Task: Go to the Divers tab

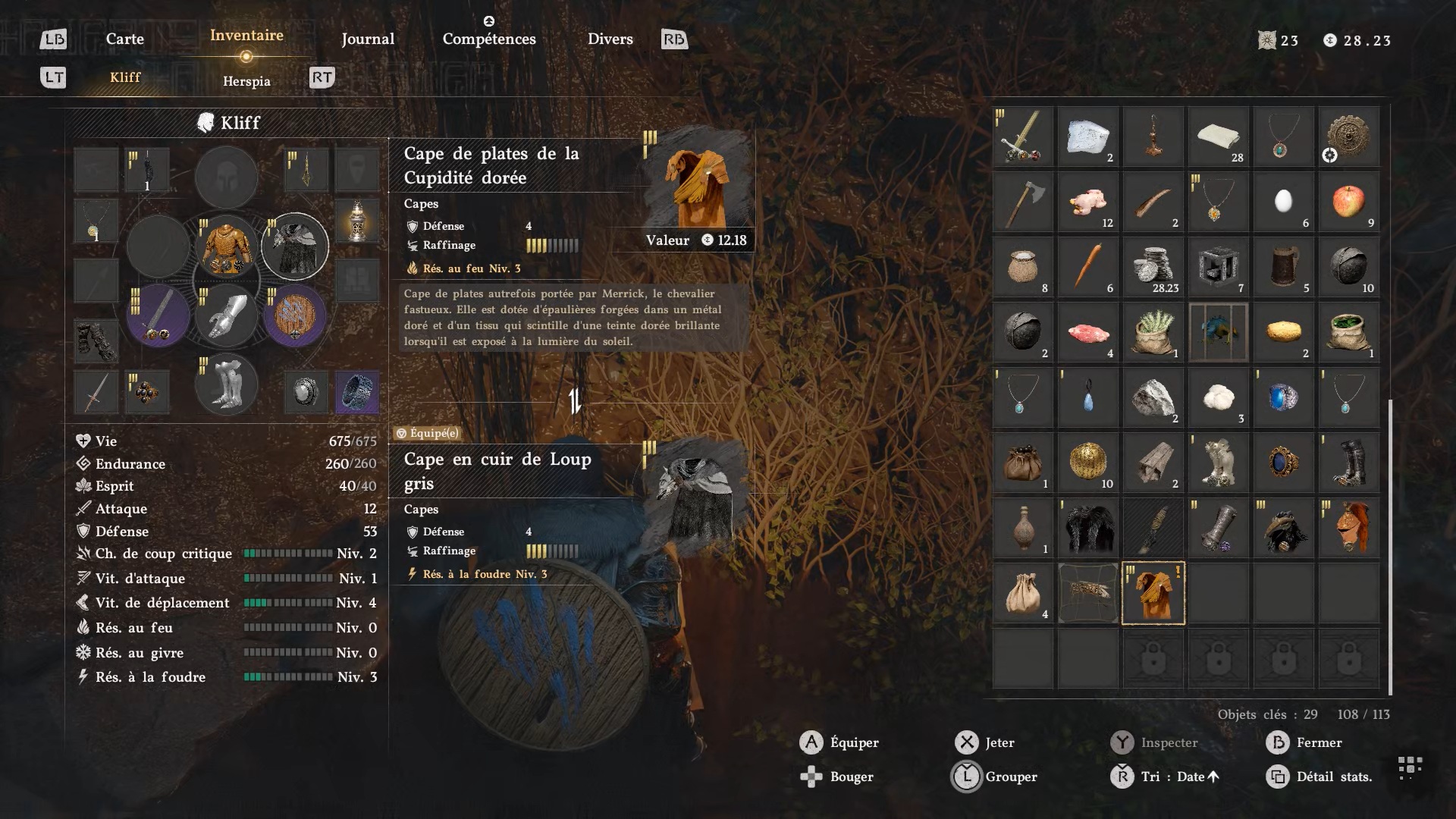Action: (x=610, y=39)
